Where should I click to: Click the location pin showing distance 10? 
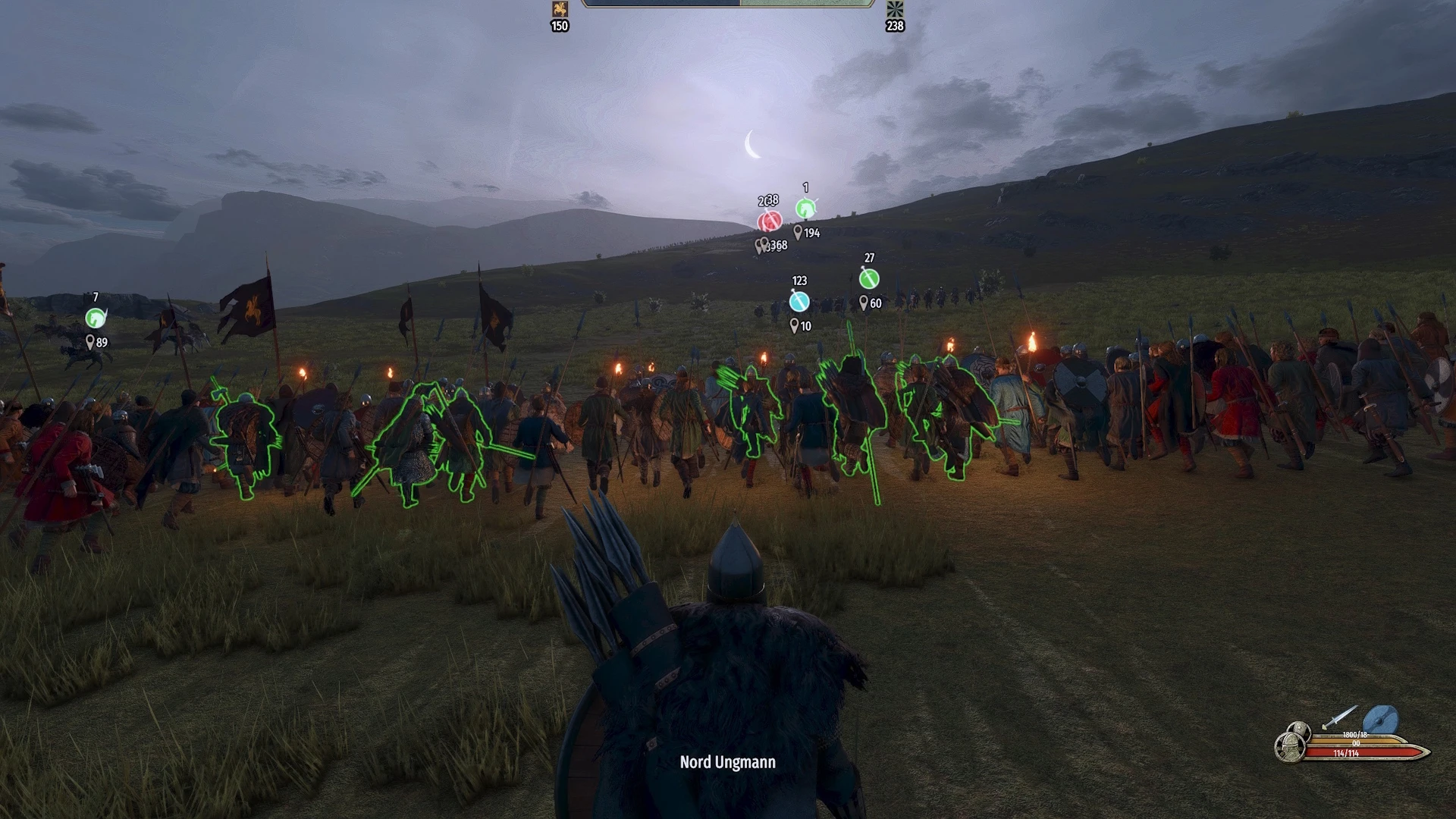coord(794,325)
